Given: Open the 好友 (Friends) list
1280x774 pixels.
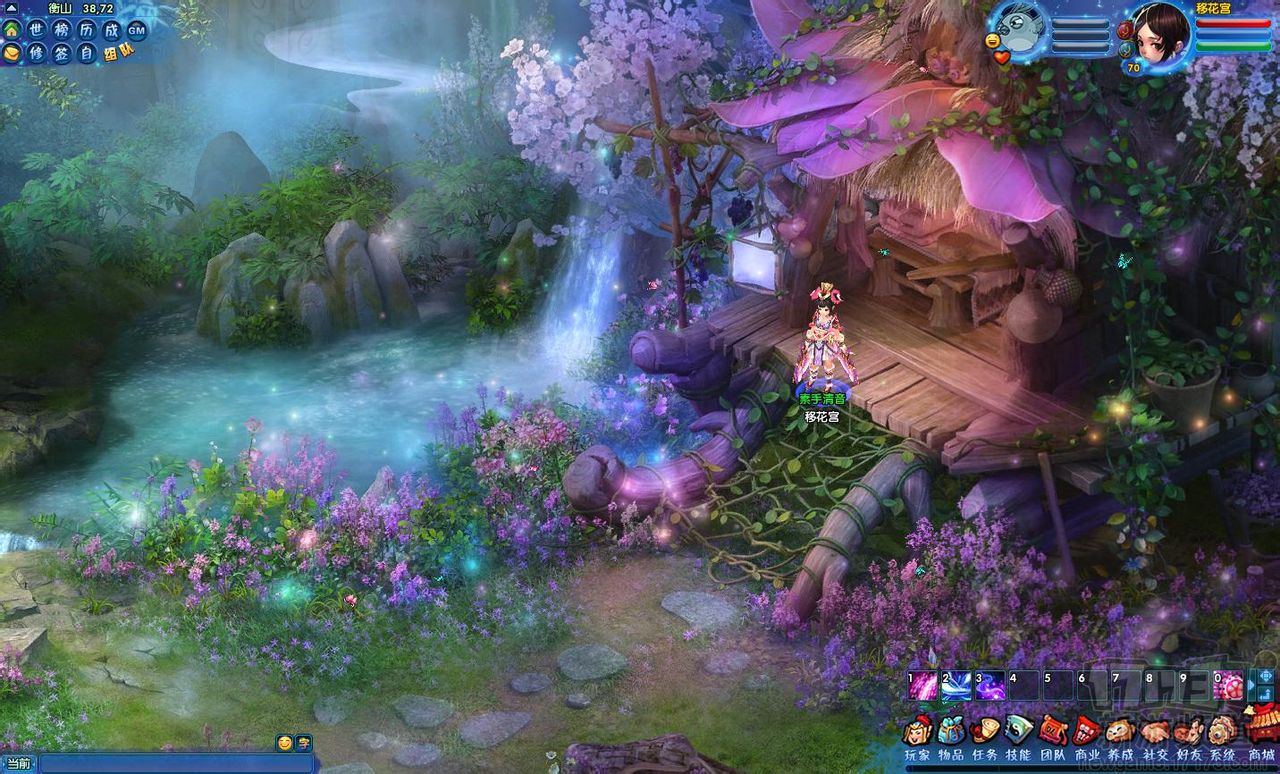Looking at the screenshot, I should (x=1189, y=731).
